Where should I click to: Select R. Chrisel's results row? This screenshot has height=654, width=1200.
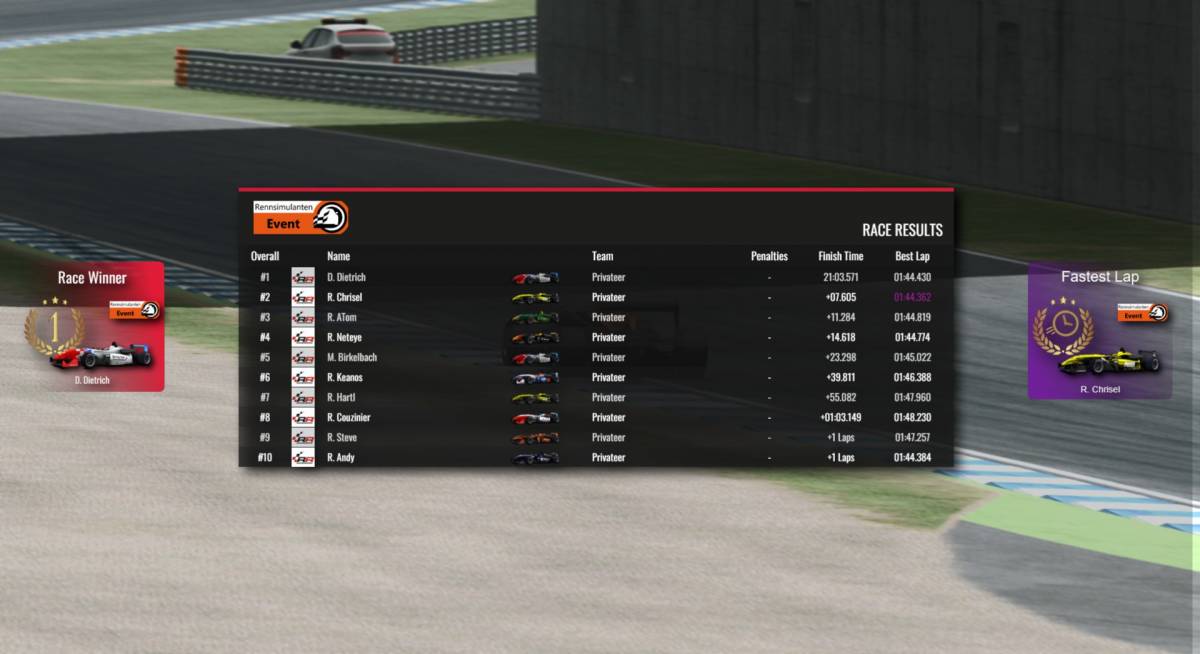595,297
